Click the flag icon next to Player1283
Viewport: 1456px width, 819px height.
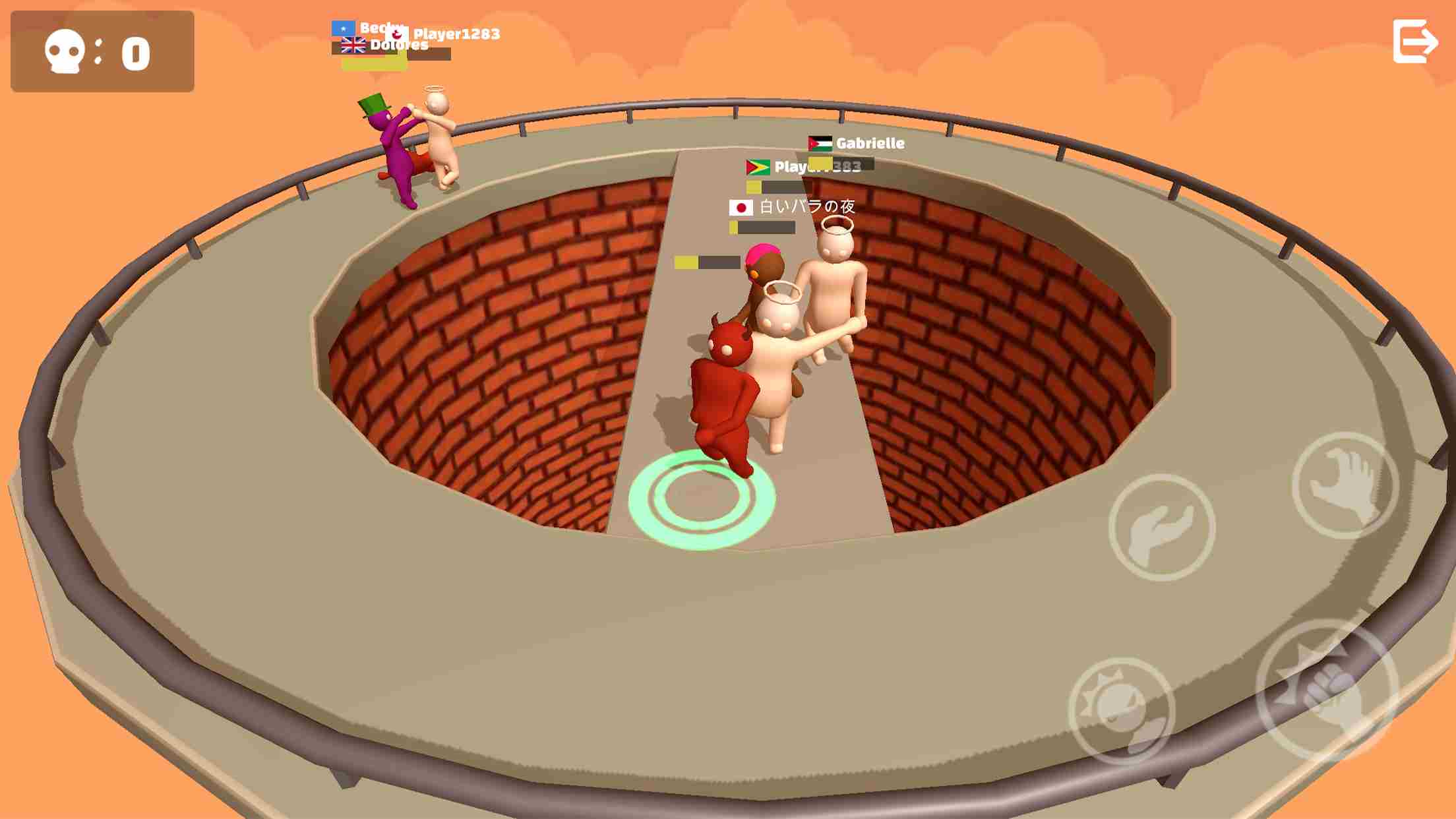click(397, 34)
